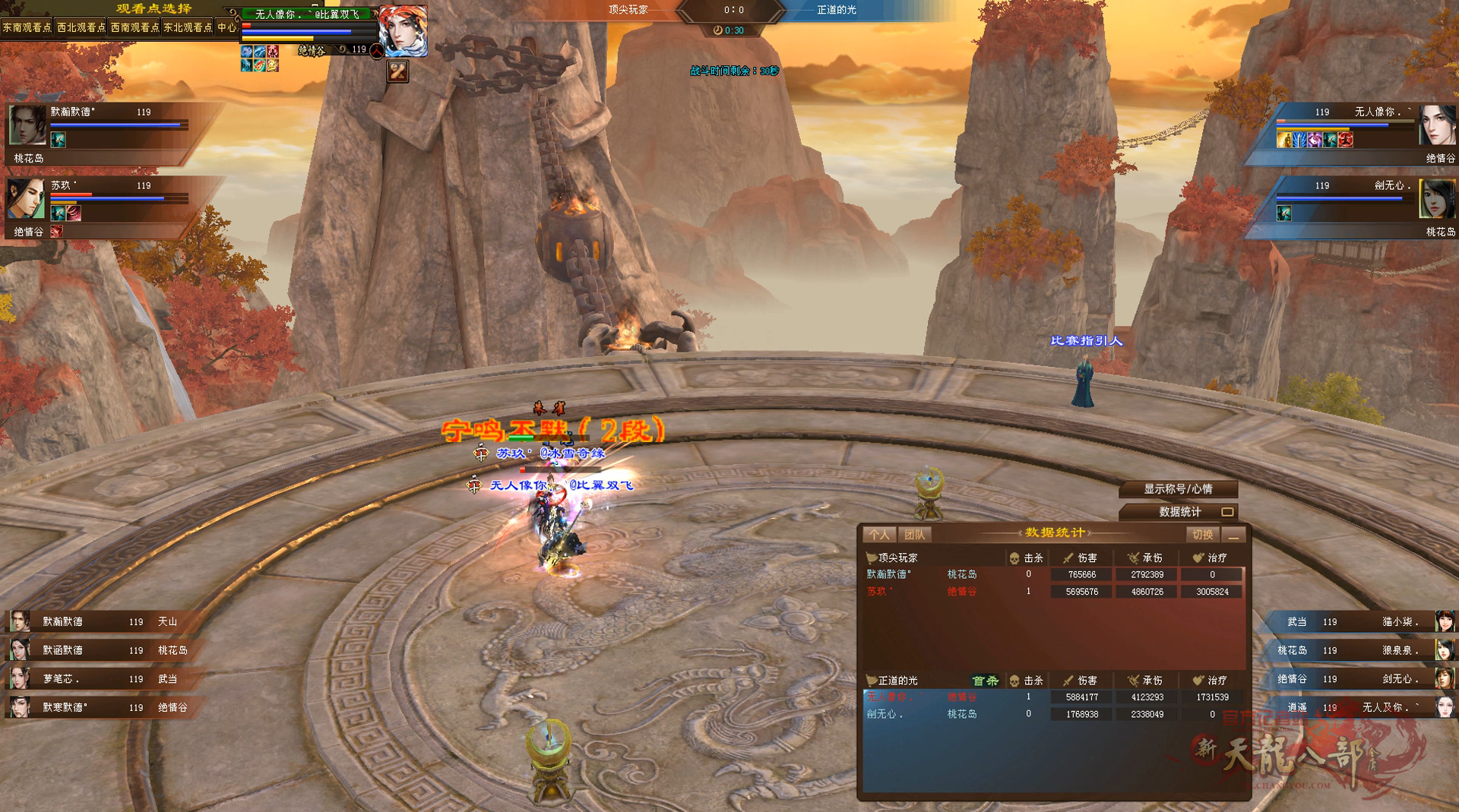Minimize the 数据统计 panel
Image resolution: width=1459 pixels, height=812 pixels.
1233,536
